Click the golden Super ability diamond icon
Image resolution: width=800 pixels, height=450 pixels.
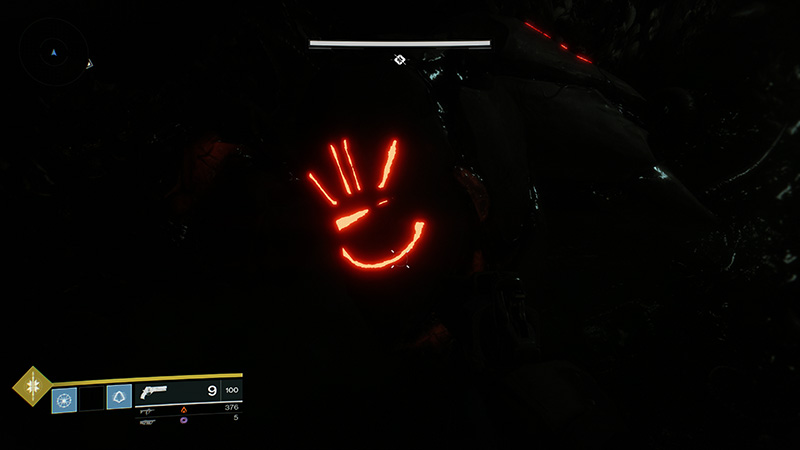(32, 386)
